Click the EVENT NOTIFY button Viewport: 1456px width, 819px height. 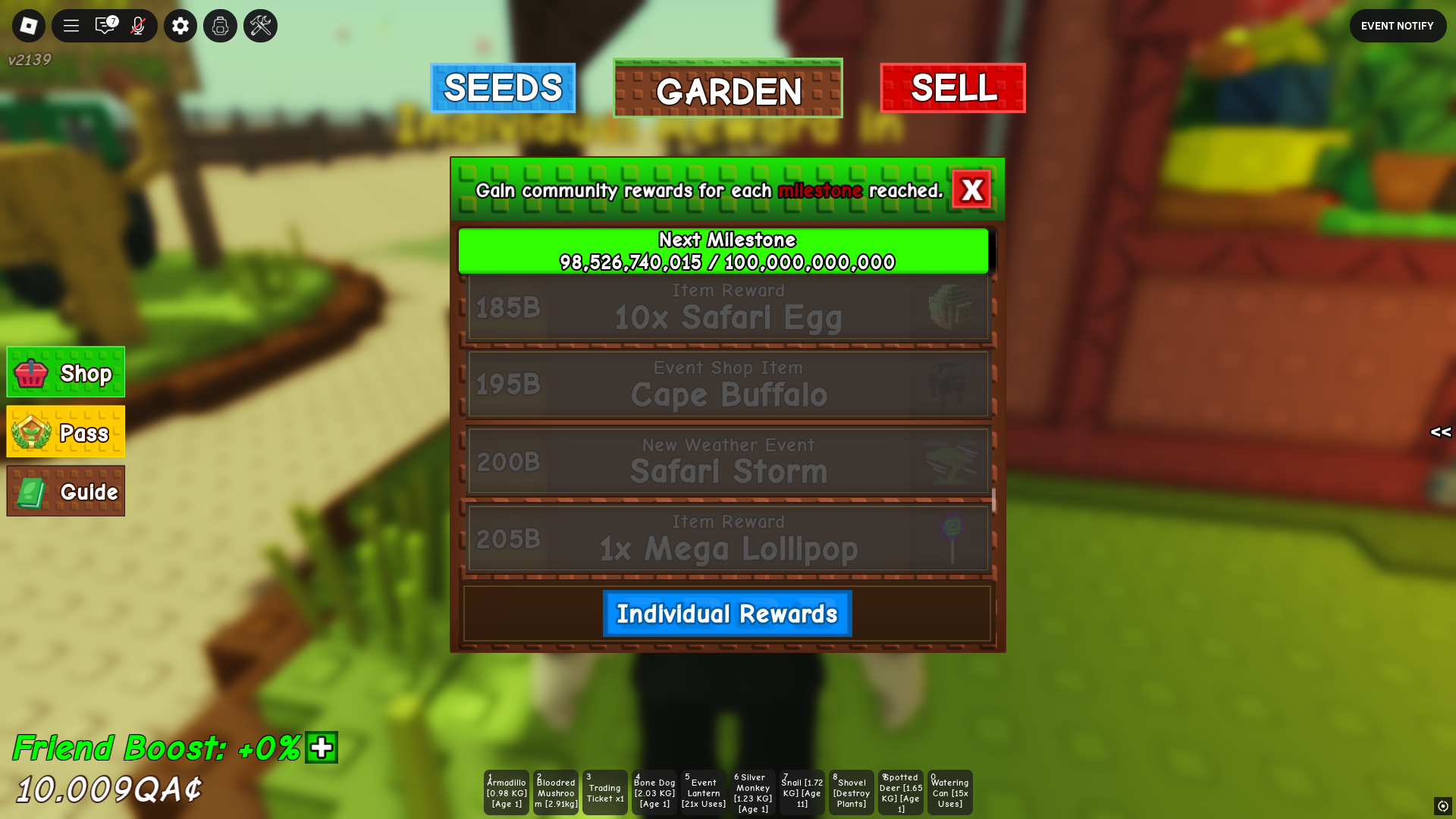pos(1398,25)
